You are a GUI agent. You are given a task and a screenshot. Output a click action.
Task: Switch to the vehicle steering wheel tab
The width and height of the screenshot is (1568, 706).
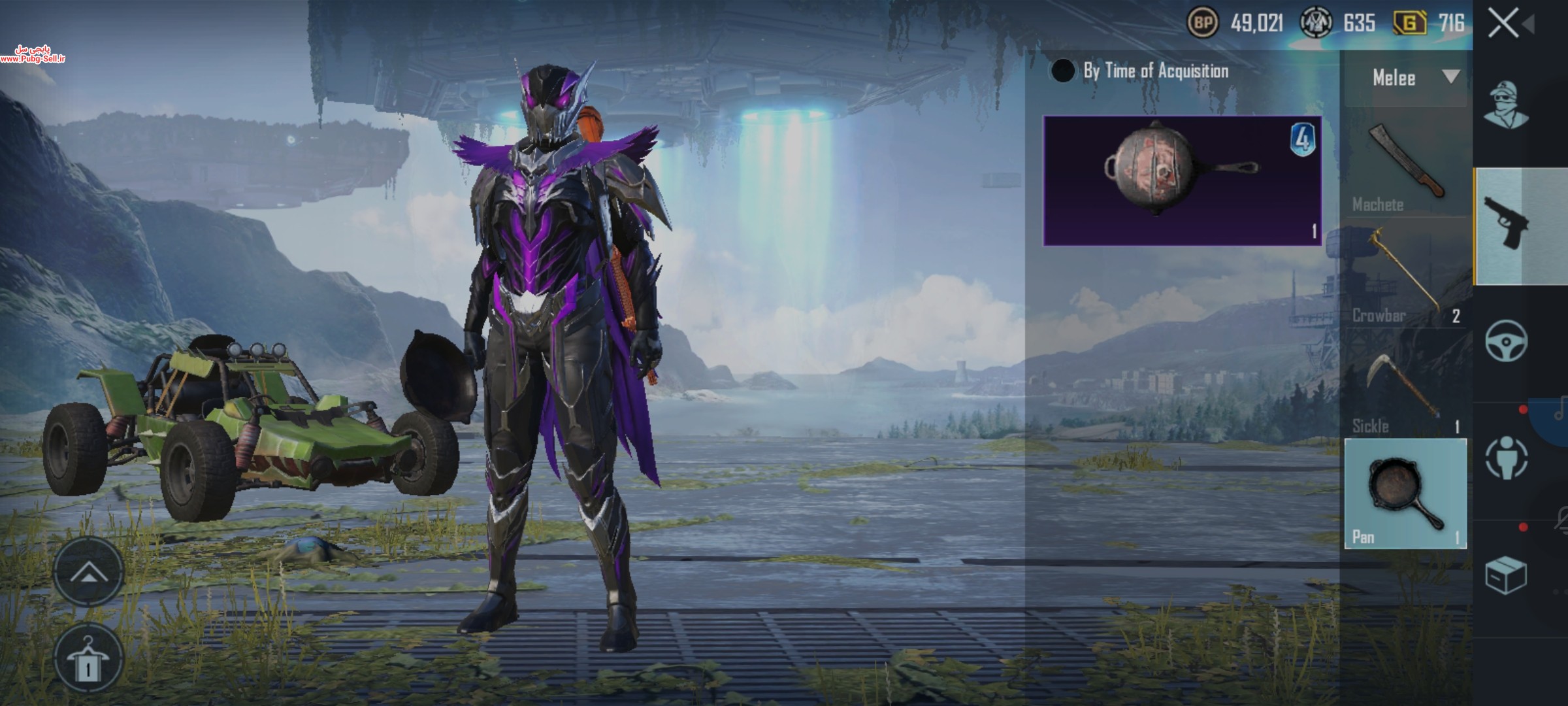(1506, 341)
